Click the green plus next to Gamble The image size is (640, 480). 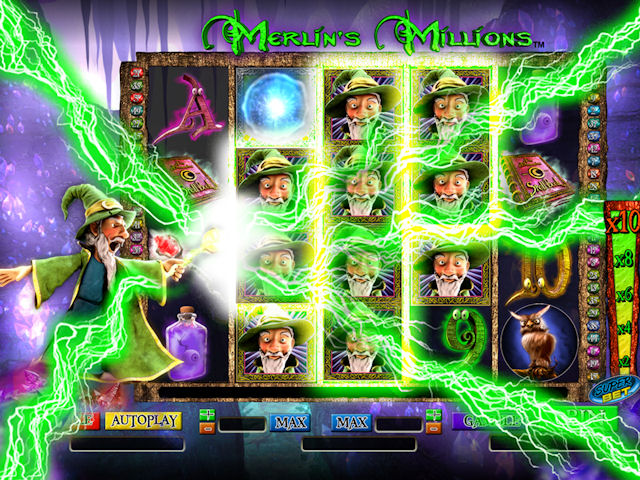coord(433,415)
